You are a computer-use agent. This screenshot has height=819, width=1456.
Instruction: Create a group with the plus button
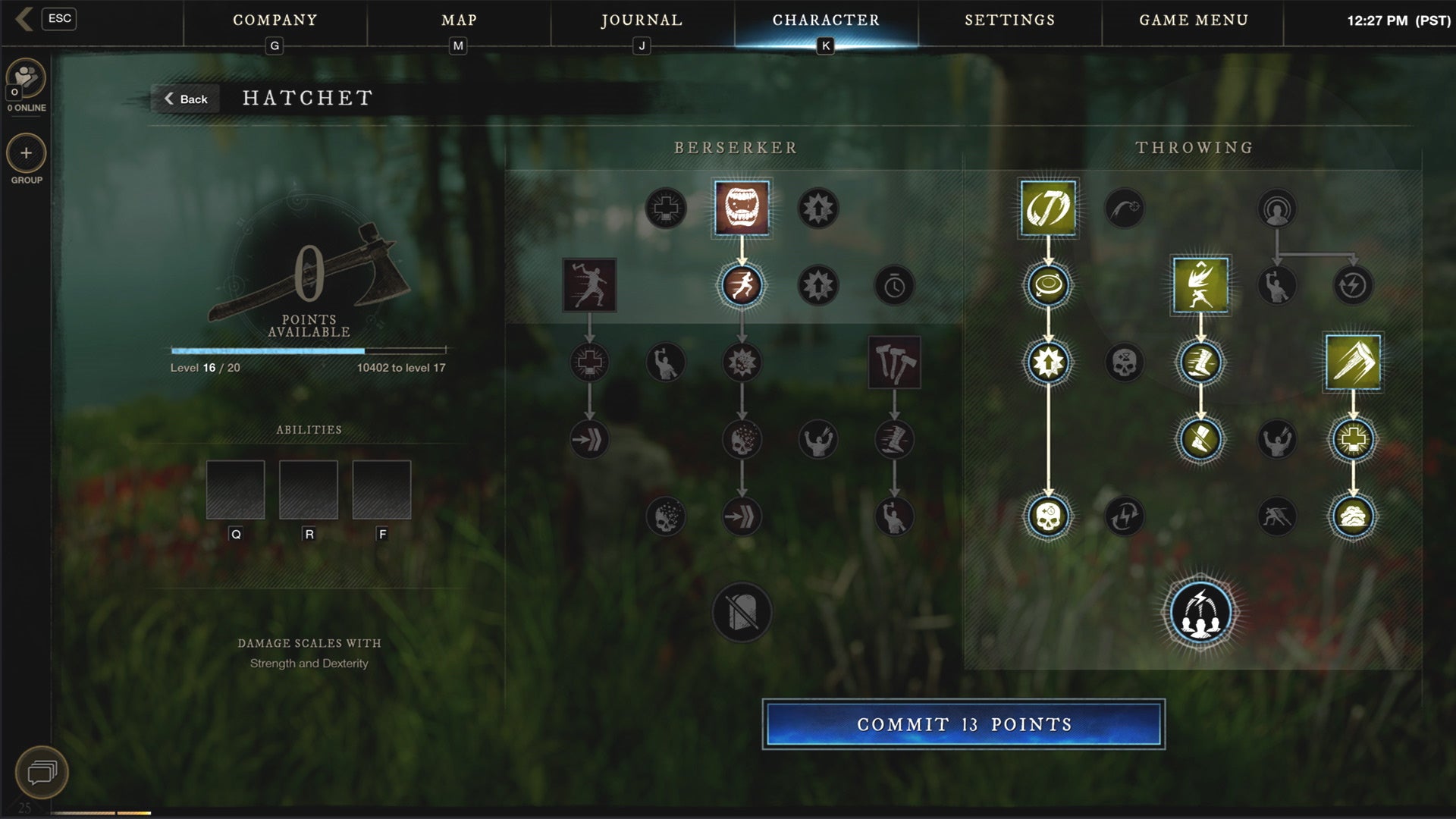coord(27,153)
